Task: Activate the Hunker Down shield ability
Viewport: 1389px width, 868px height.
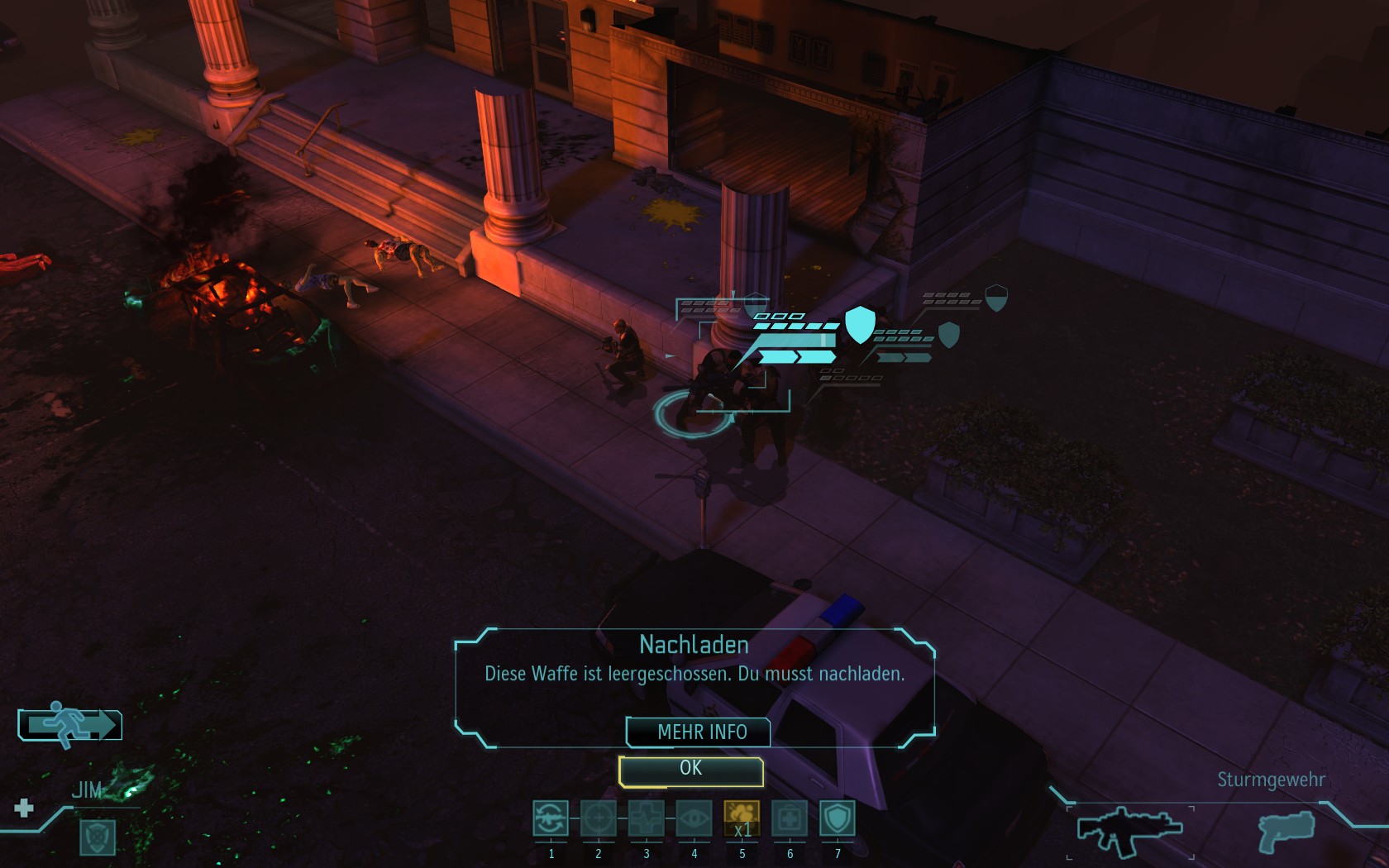Action: point(838,818)
